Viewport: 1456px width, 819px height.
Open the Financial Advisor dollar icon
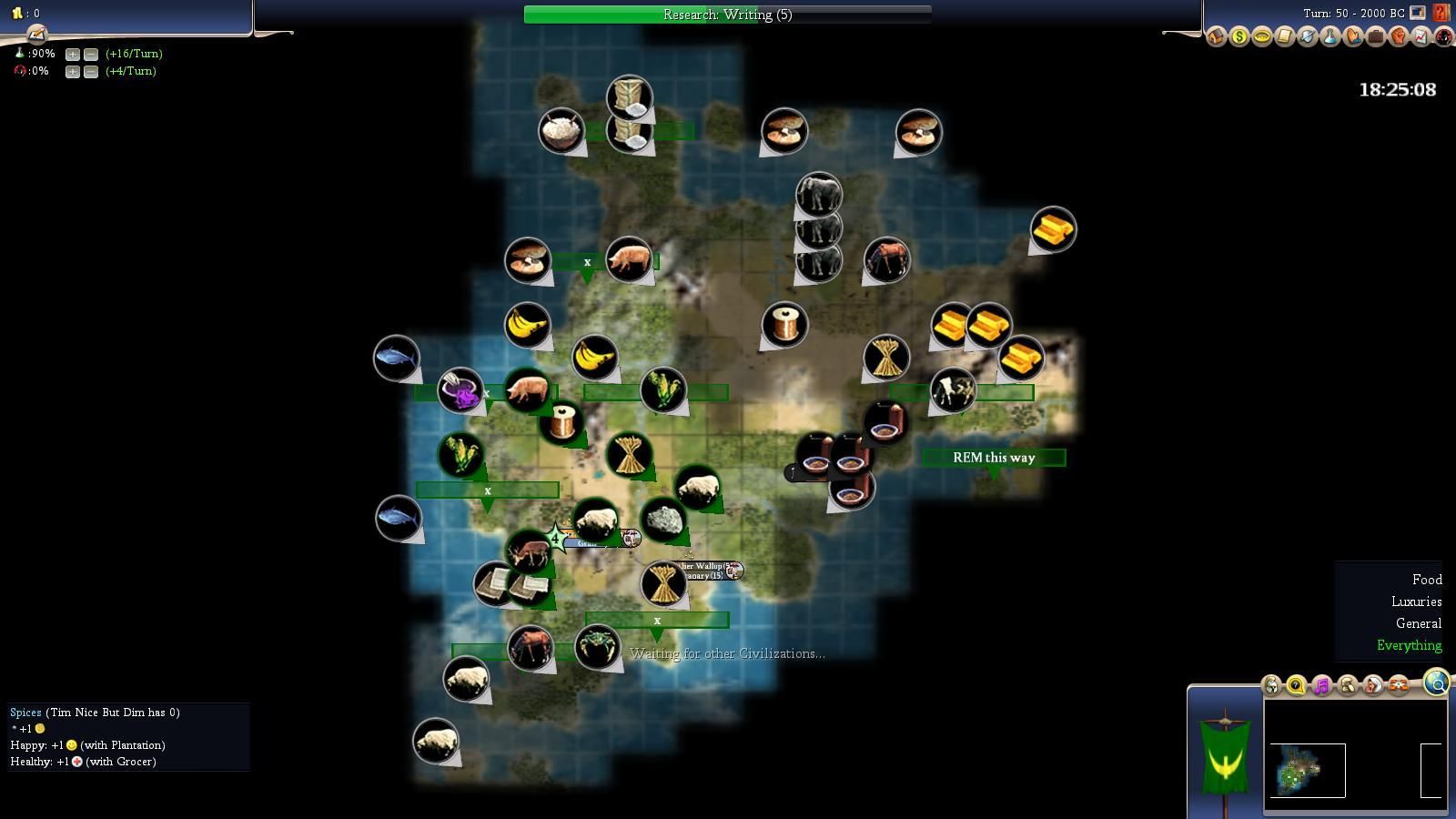(1239, 37)
